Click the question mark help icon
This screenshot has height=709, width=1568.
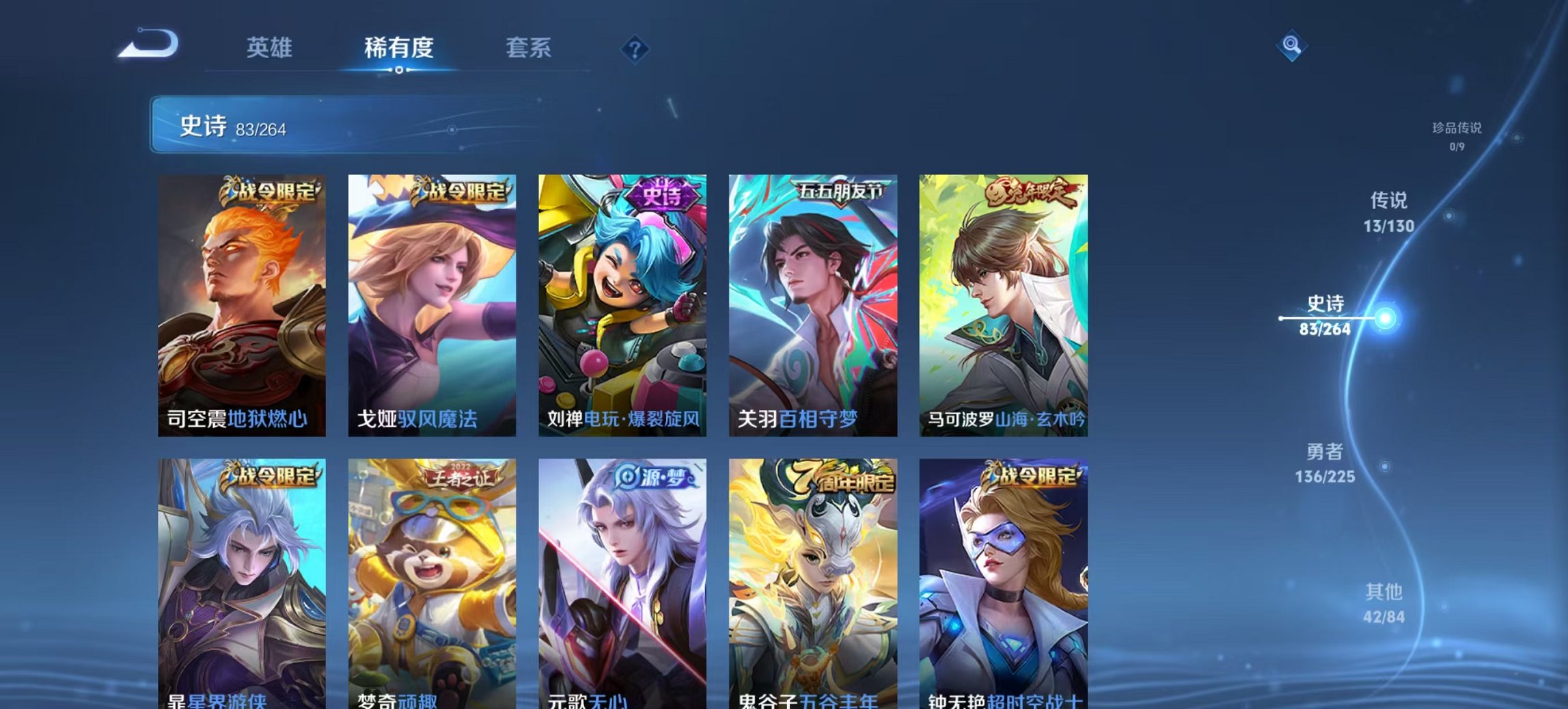[635, 48]
